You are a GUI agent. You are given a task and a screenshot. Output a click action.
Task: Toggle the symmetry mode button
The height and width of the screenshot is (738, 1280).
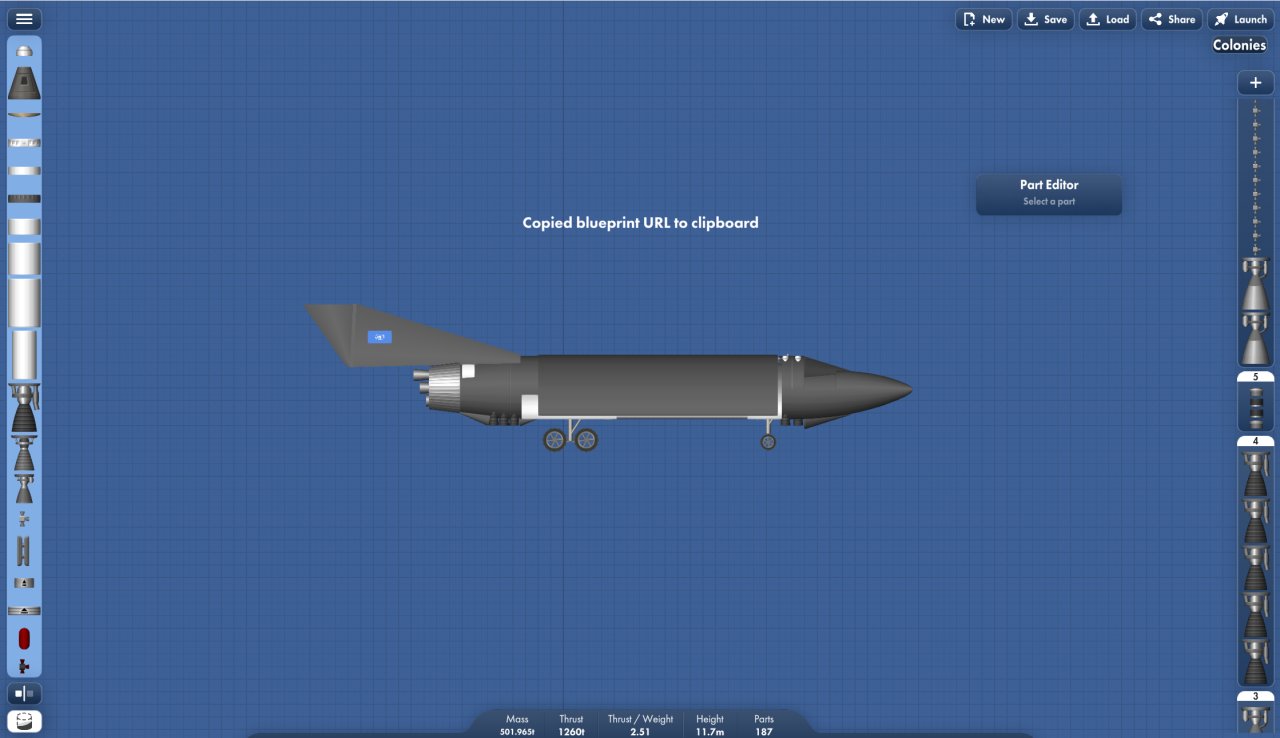coord(24,693)
